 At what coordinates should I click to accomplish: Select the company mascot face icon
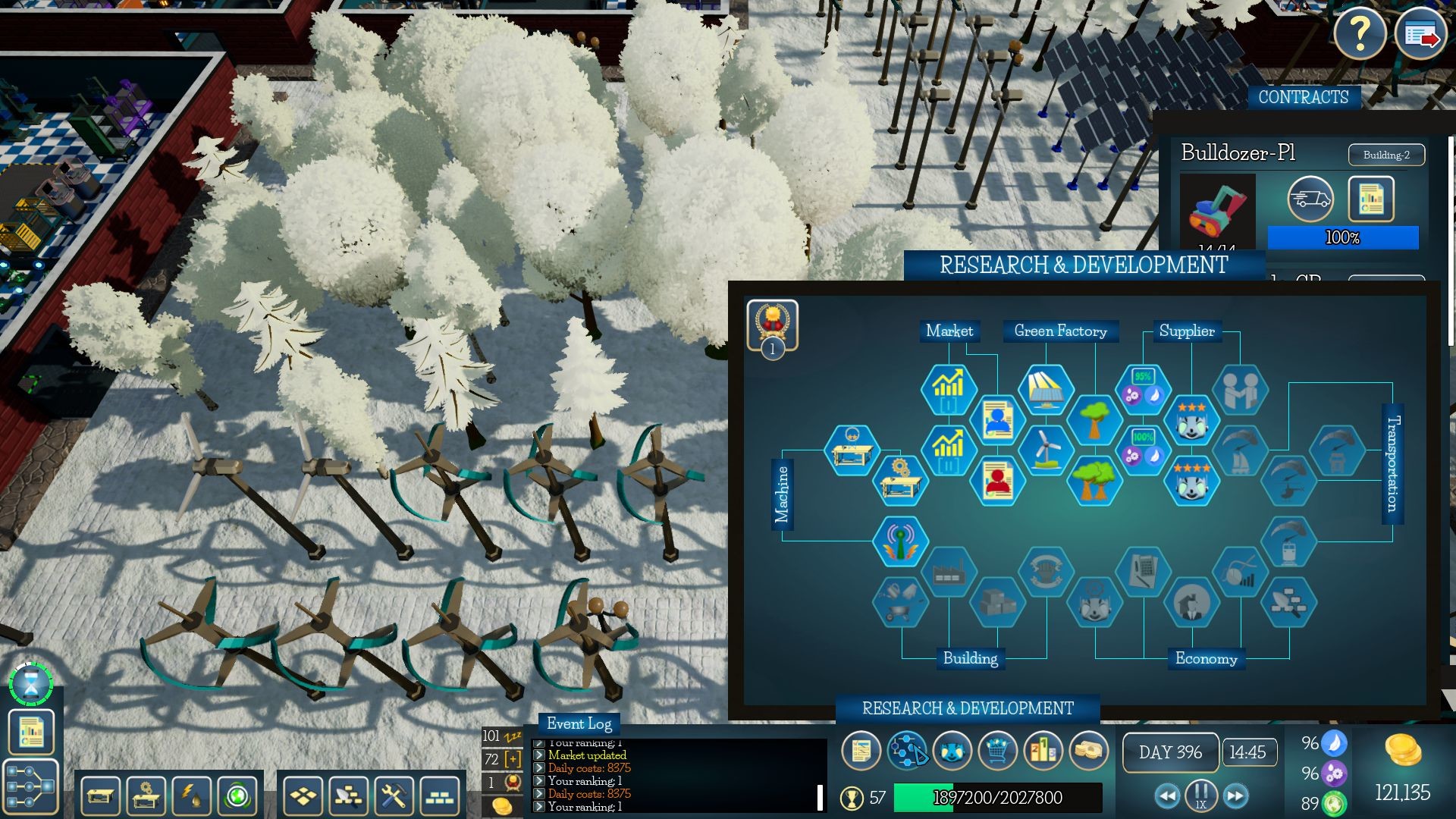(954, 751)
